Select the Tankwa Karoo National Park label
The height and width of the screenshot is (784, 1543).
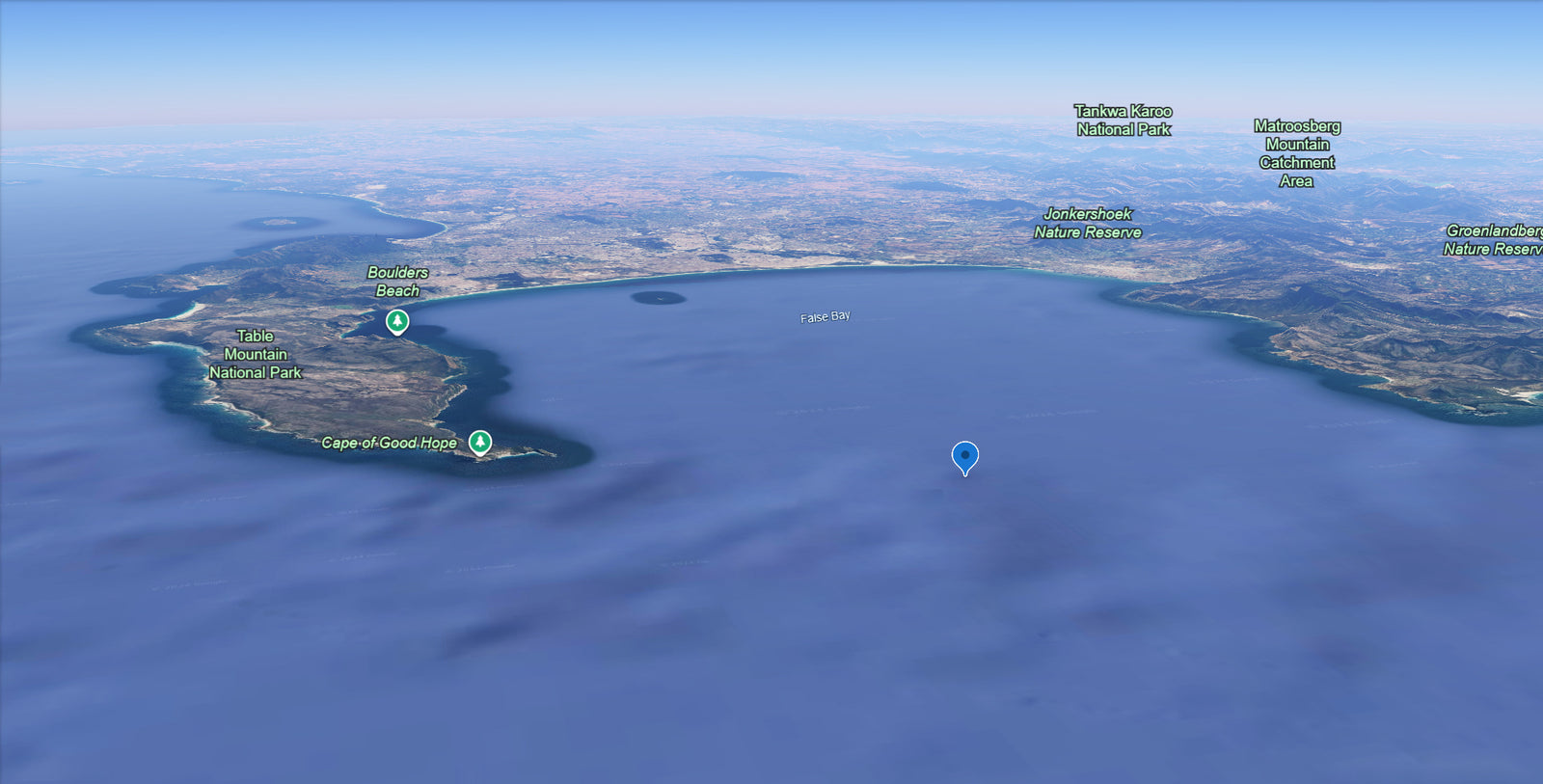click(x=1123, y=121)
